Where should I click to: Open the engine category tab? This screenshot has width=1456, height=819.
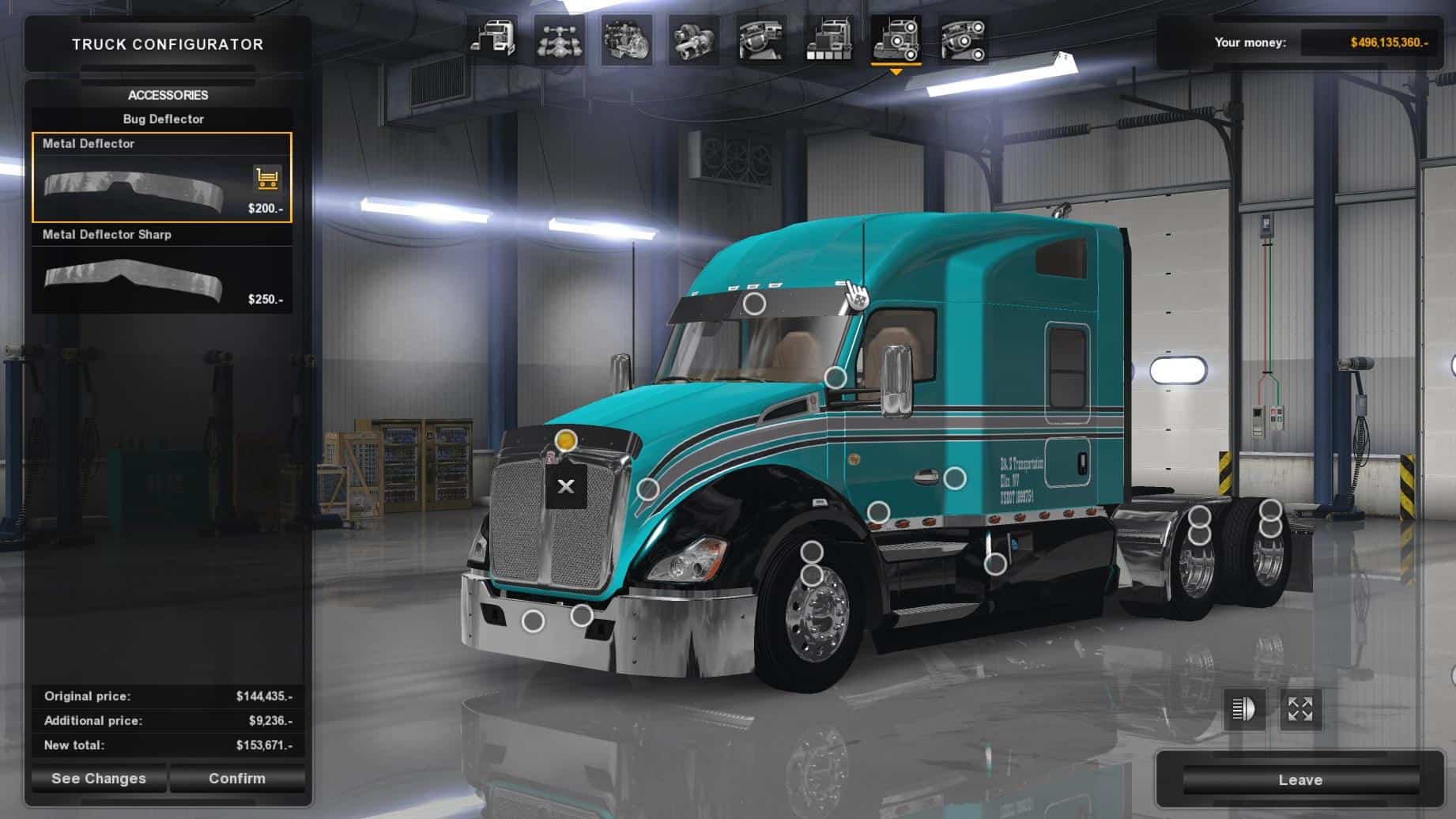pyautogui.click(x=627, y=40)
